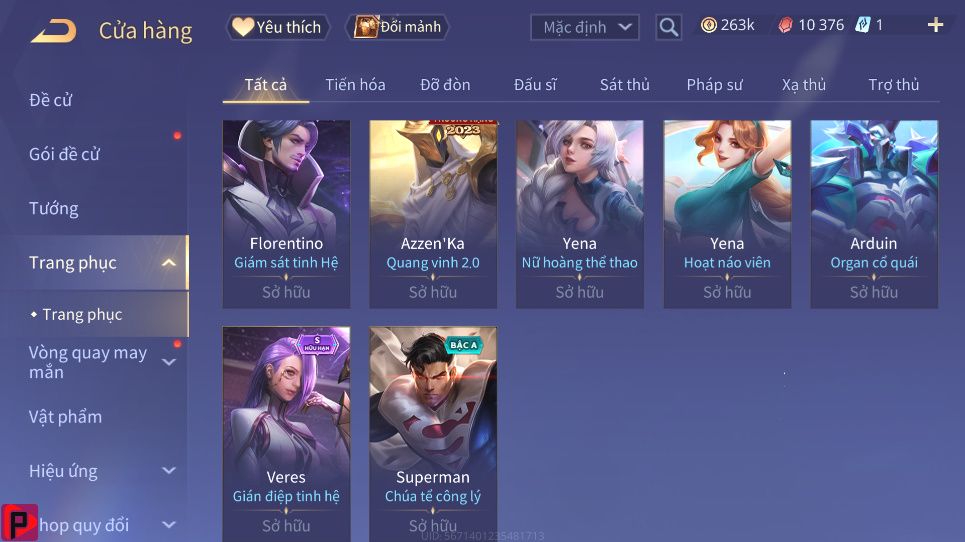View the Trợ thủ tab
The image size is (965, 542).
tap(893, 85)
